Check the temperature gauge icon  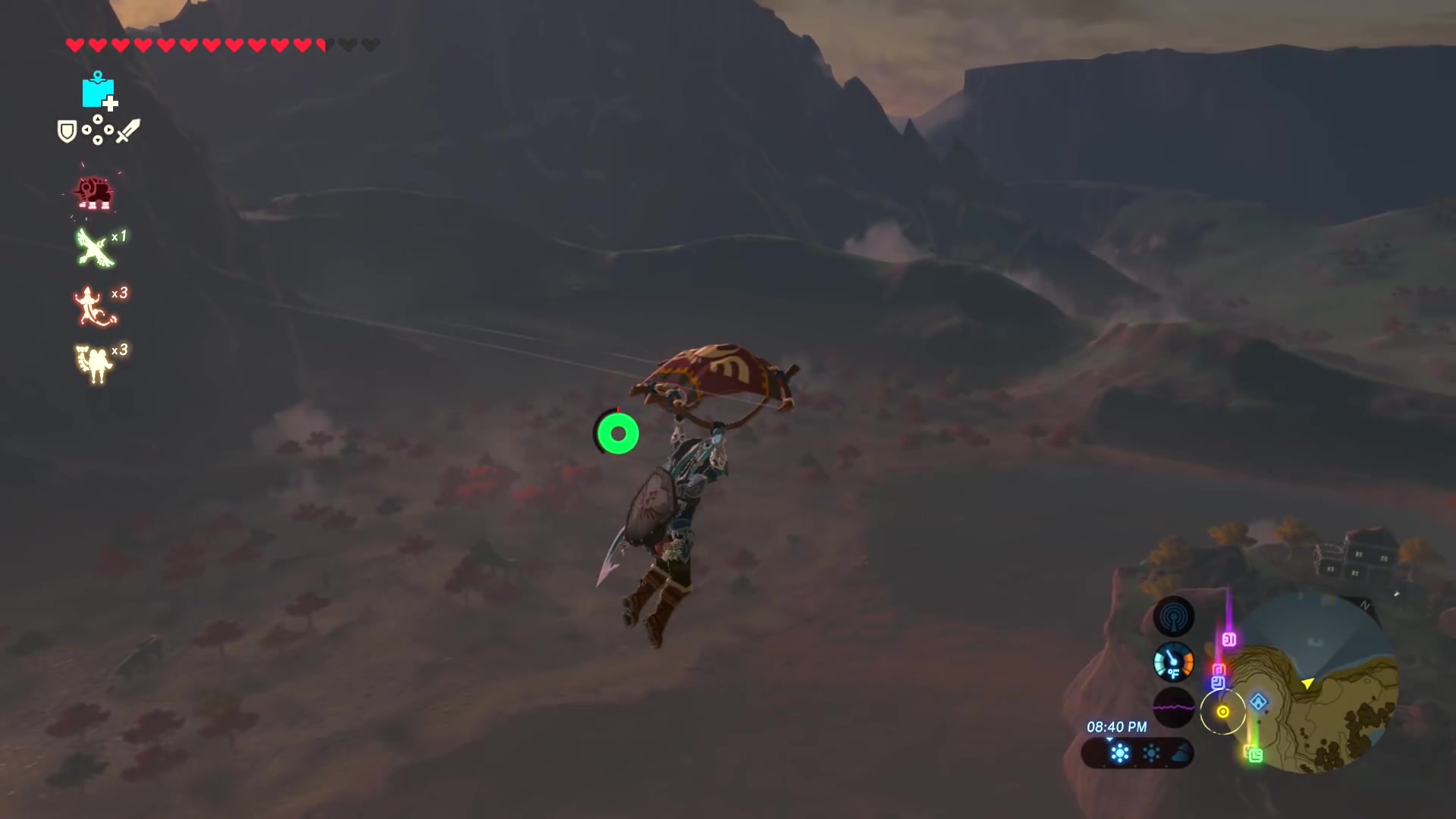click(1173, 663)
